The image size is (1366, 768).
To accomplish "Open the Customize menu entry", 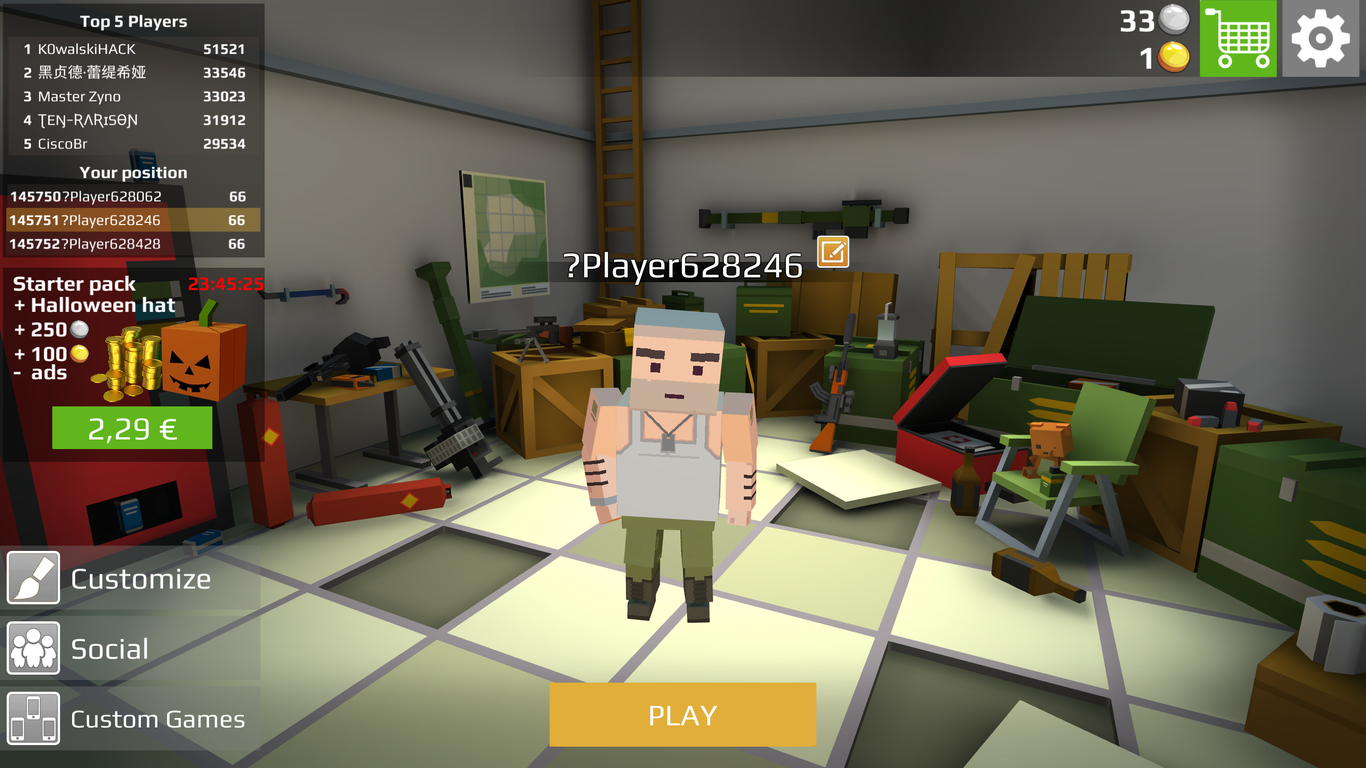I will click(x=140, y=578).
